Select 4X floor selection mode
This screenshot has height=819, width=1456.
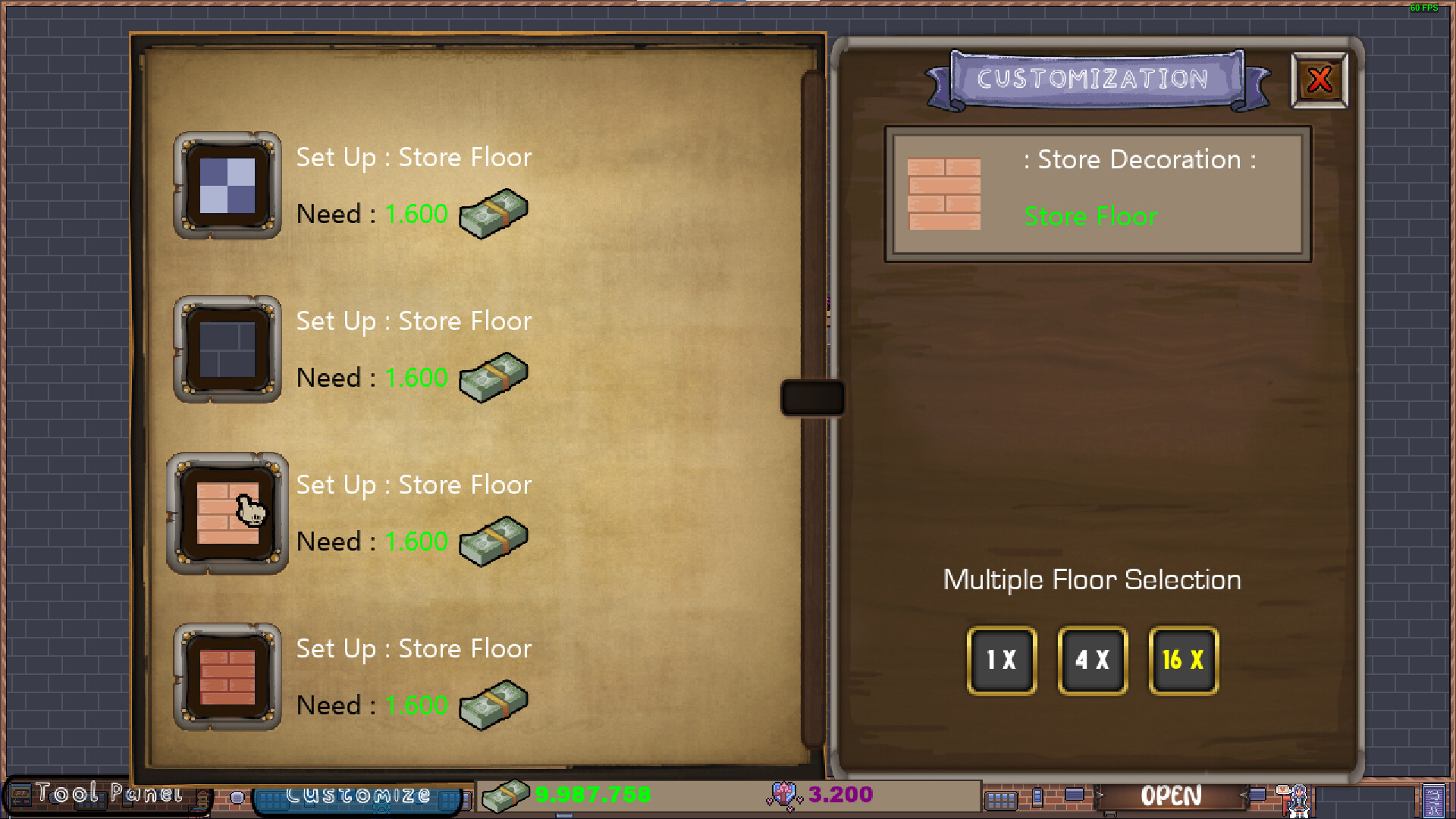click(x=1092, y=661)
